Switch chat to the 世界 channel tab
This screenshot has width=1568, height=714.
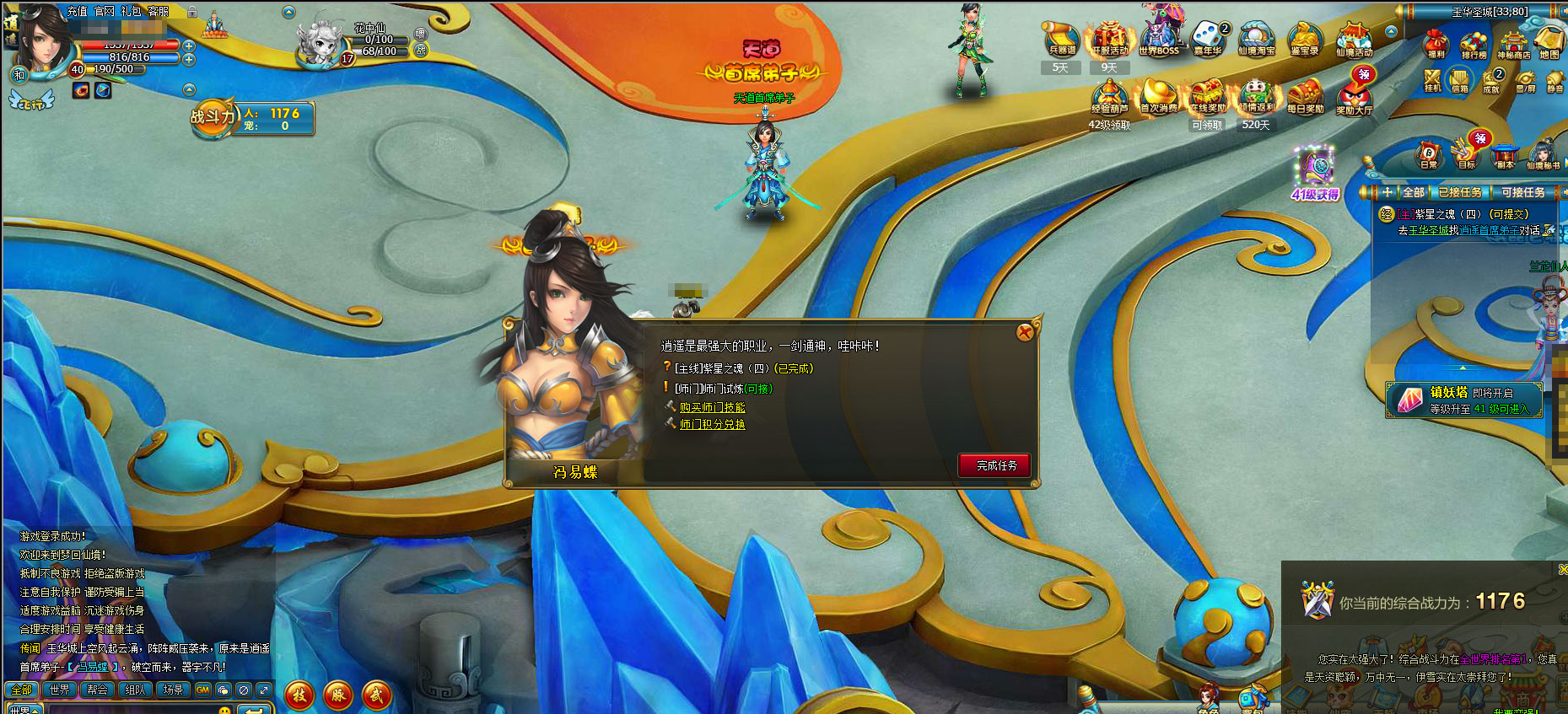(x=59, y=690)
